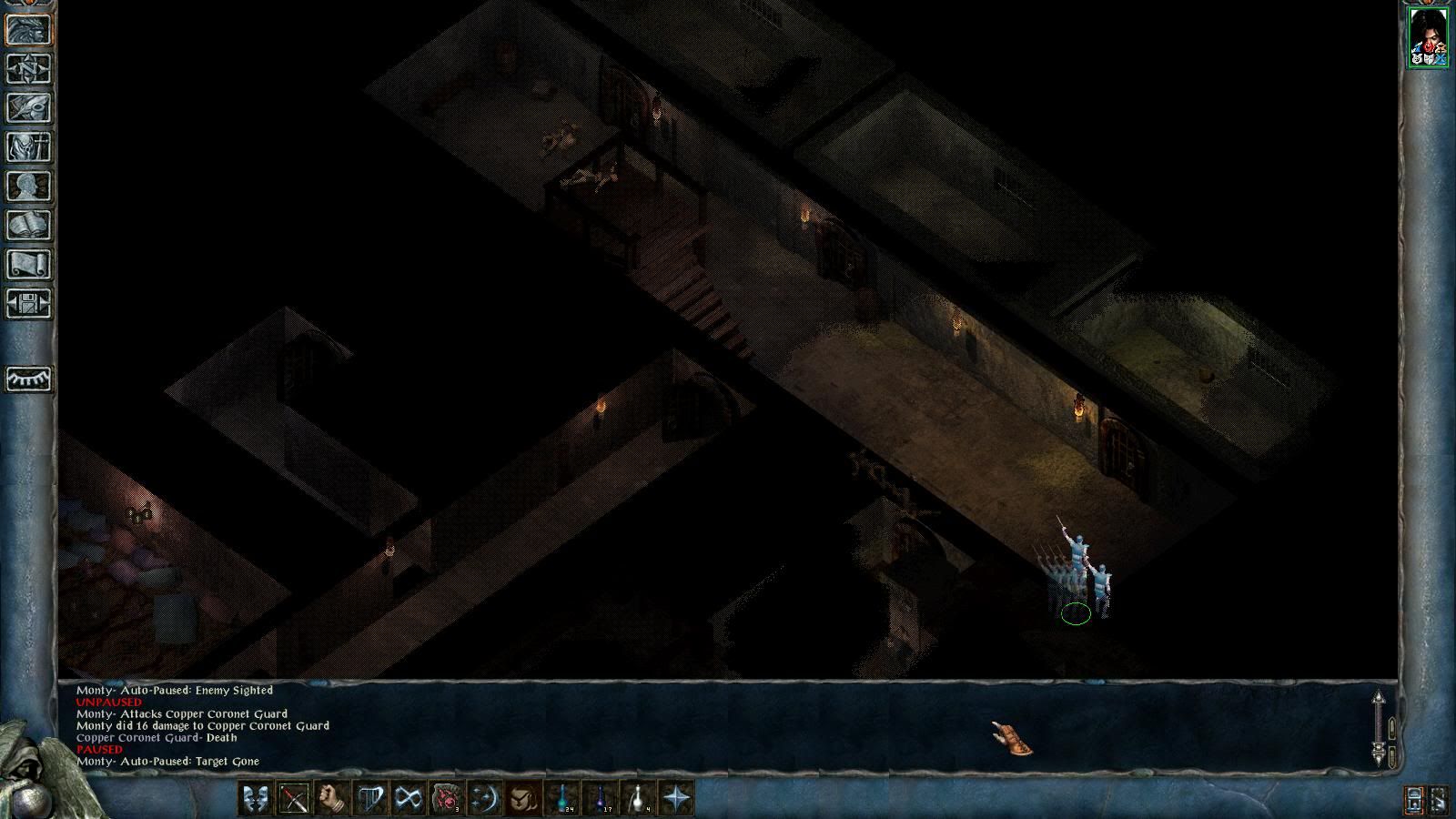The width and height of the screenshot is (1456, 819).
Task: Open the inventory screen button
Action: pos(29,147)
